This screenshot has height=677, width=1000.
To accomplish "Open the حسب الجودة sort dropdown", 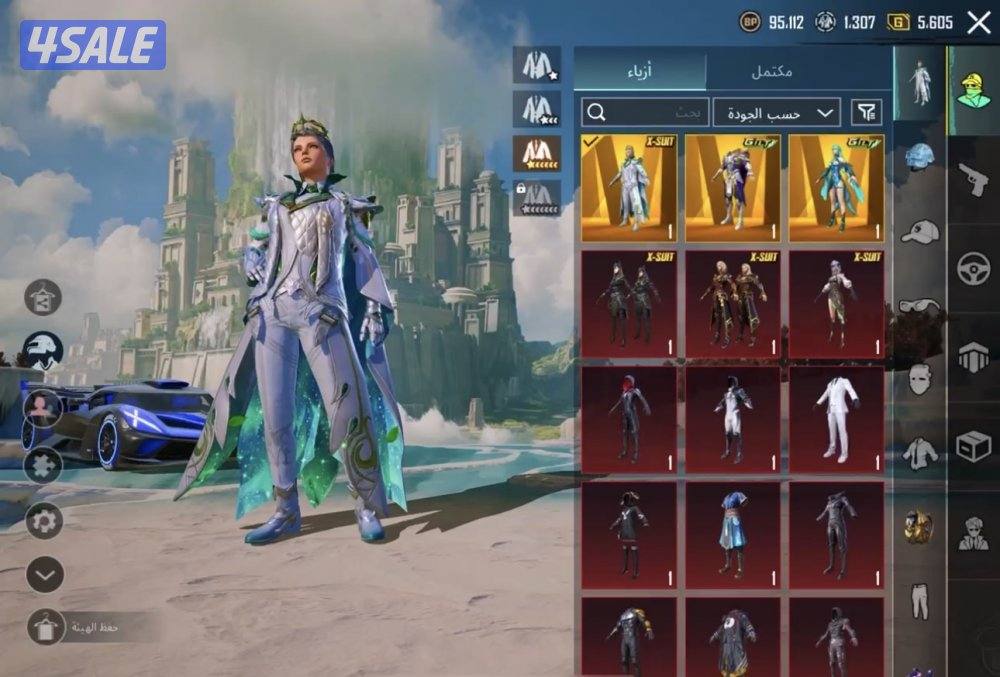I will pos(777,112).
